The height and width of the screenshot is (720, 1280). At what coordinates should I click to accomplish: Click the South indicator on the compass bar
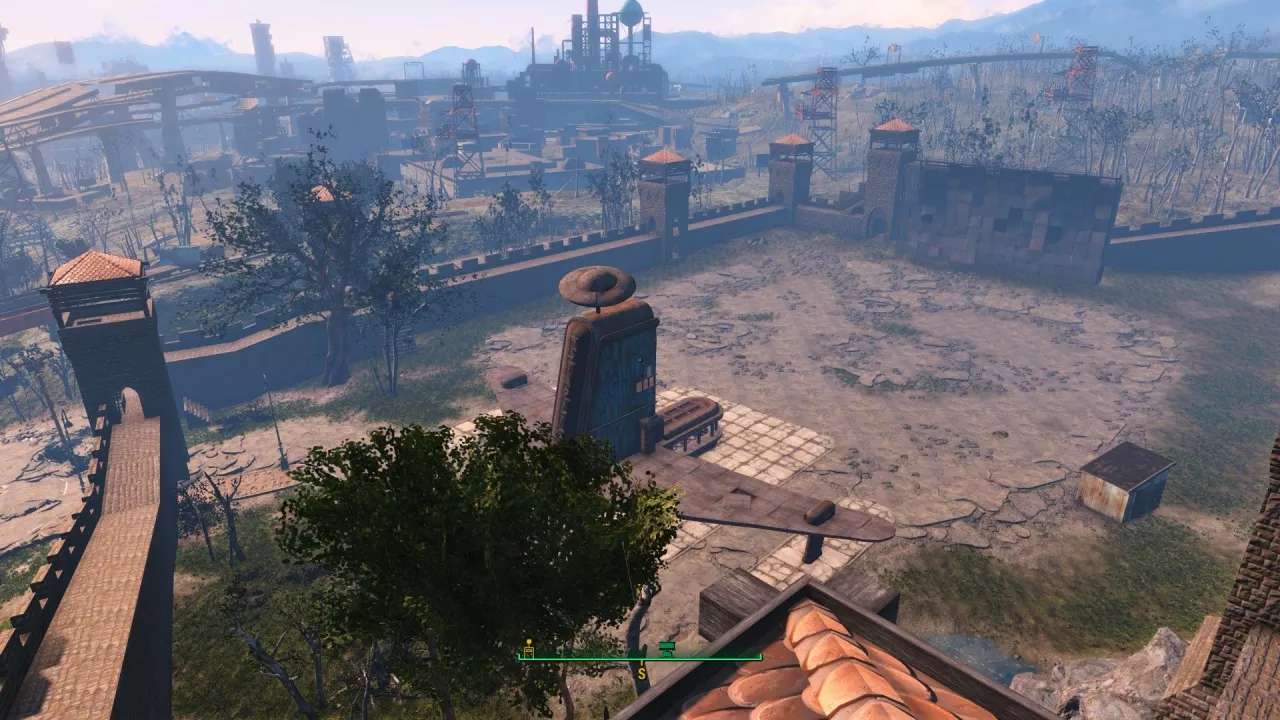pyautogui.click(x=641, y=674)
